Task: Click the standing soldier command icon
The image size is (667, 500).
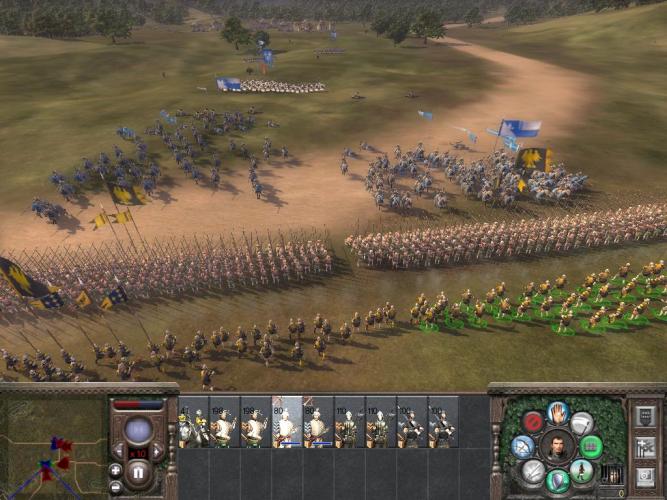Action: (x=582, y=471)
